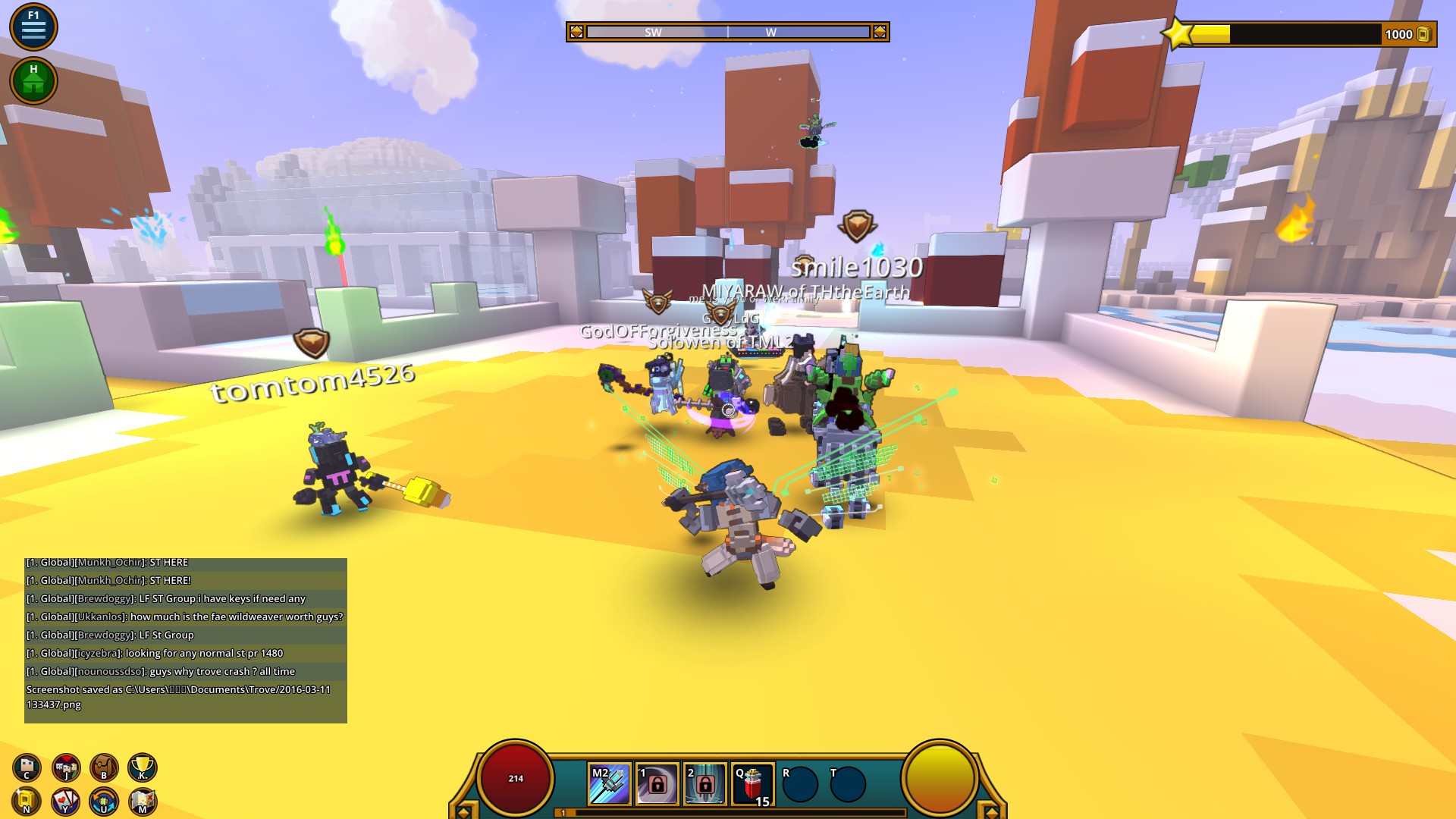Click the experience progress bar showing level 1
This screenshot has height=819, width=1456.
(726, 811)
